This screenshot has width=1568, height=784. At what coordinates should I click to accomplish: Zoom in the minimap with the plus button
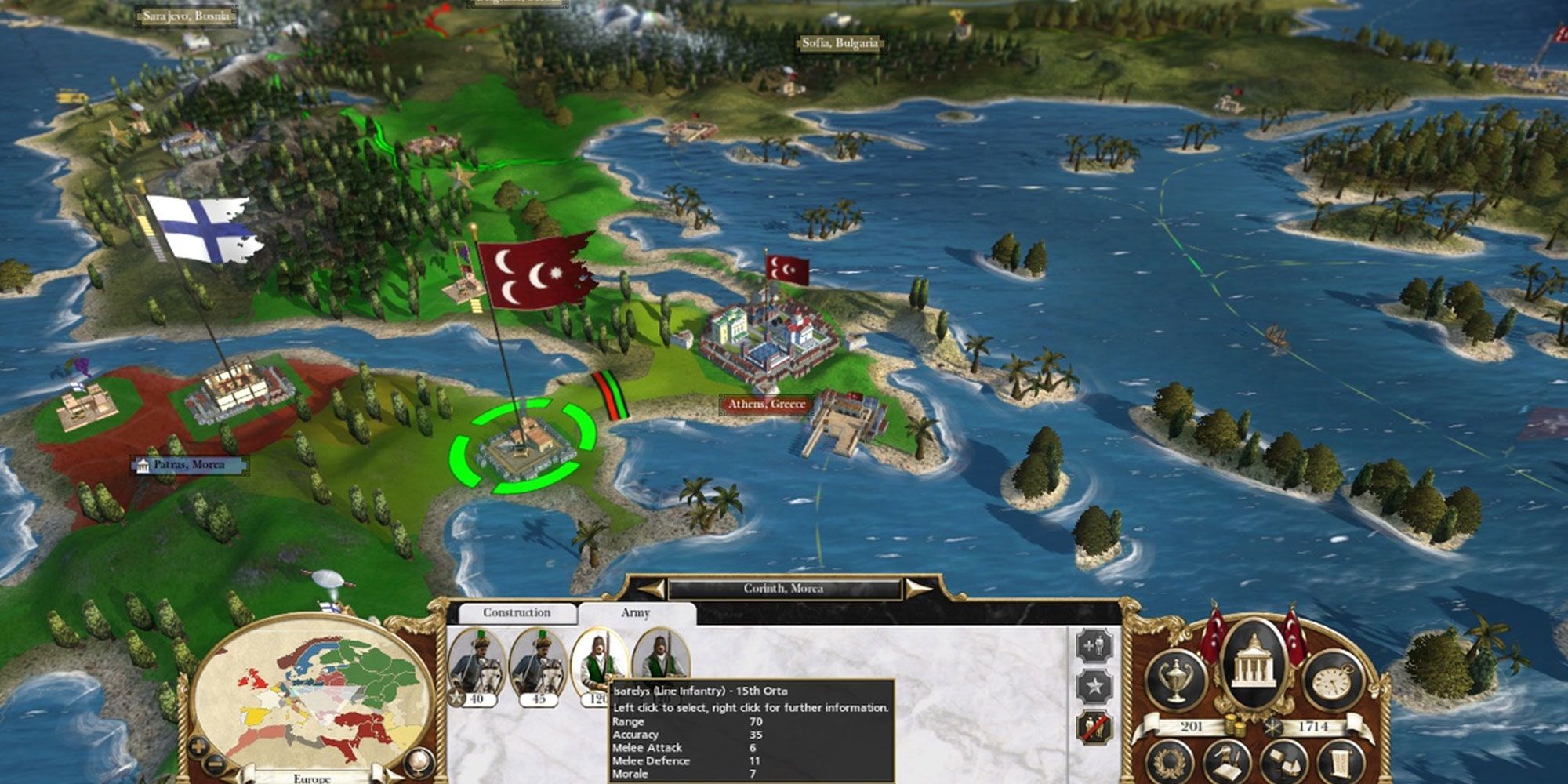point(198,746)
